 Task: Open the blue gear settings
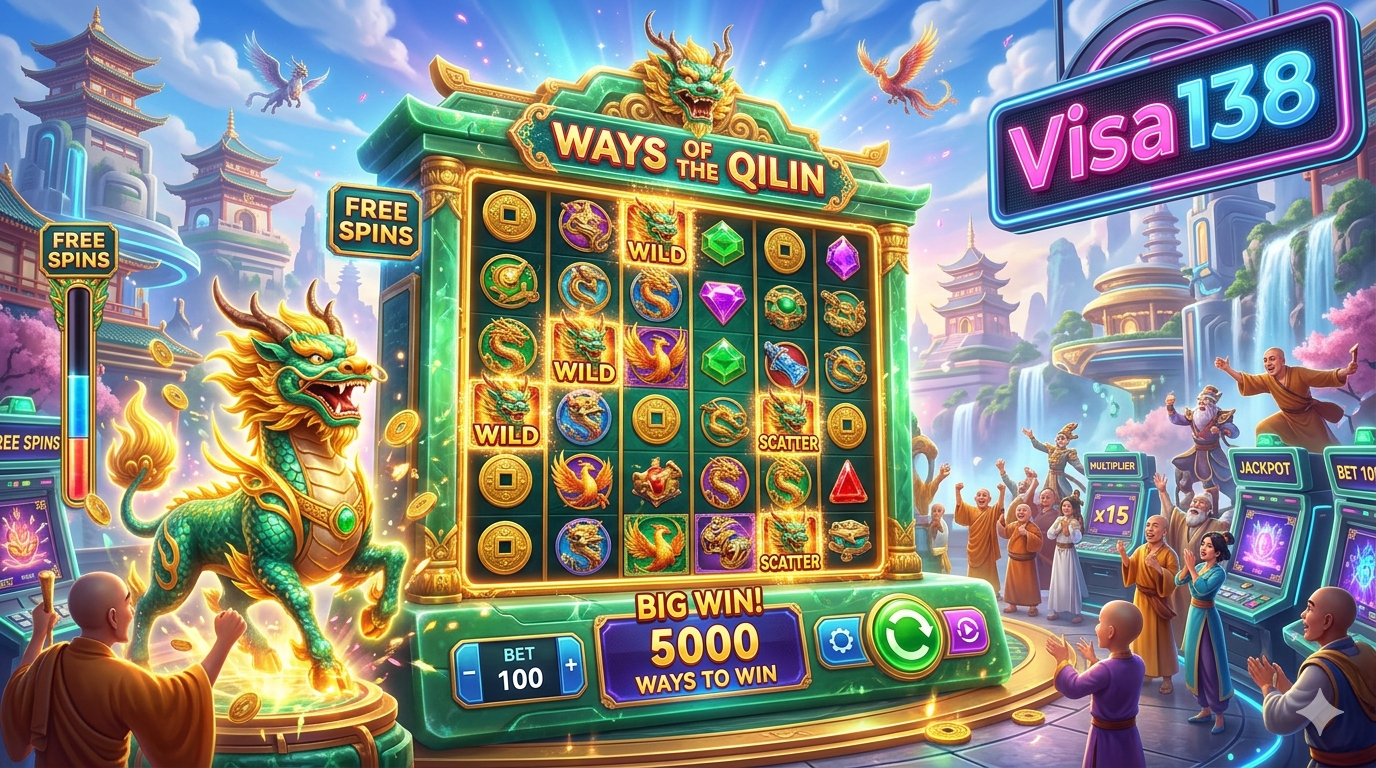pyautogui.click(x=842, y=641)
